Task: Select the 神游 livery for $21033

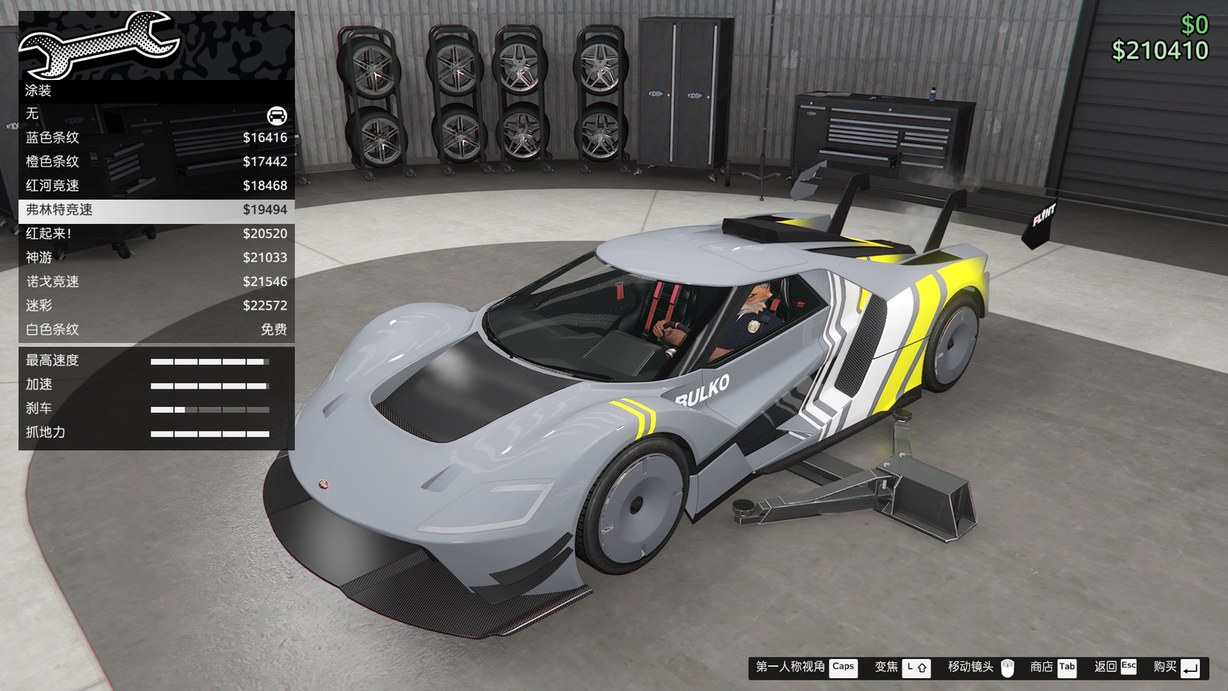Action: tap(156, 258)
